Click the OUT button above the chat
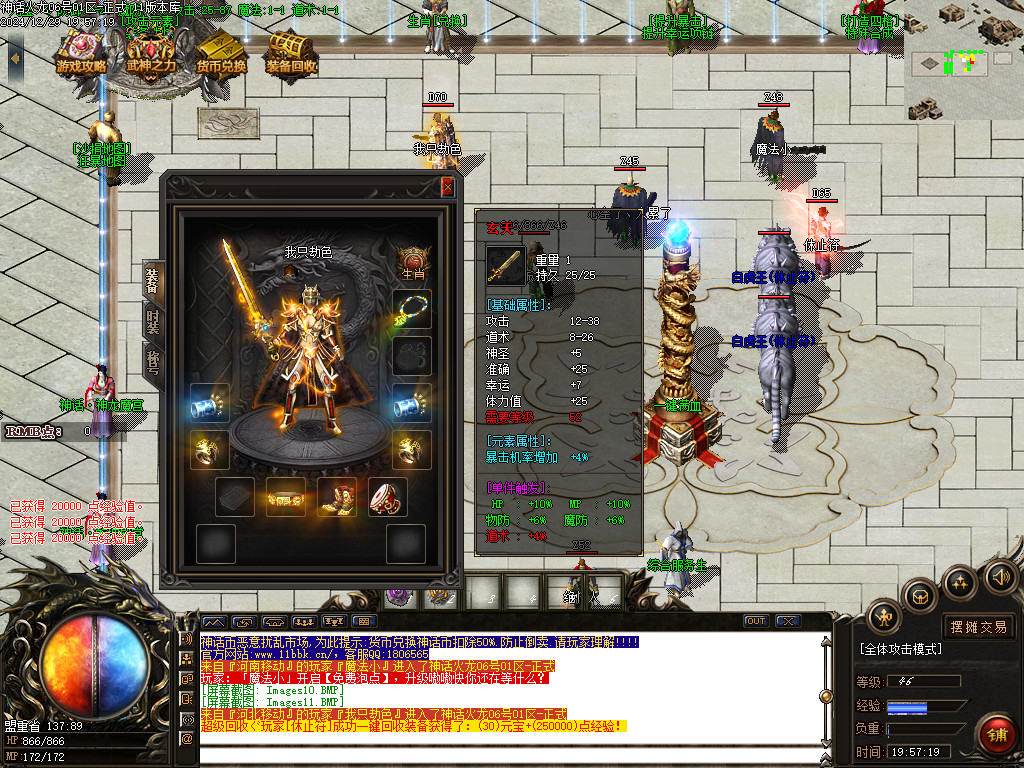 click(x=756, y=621)
